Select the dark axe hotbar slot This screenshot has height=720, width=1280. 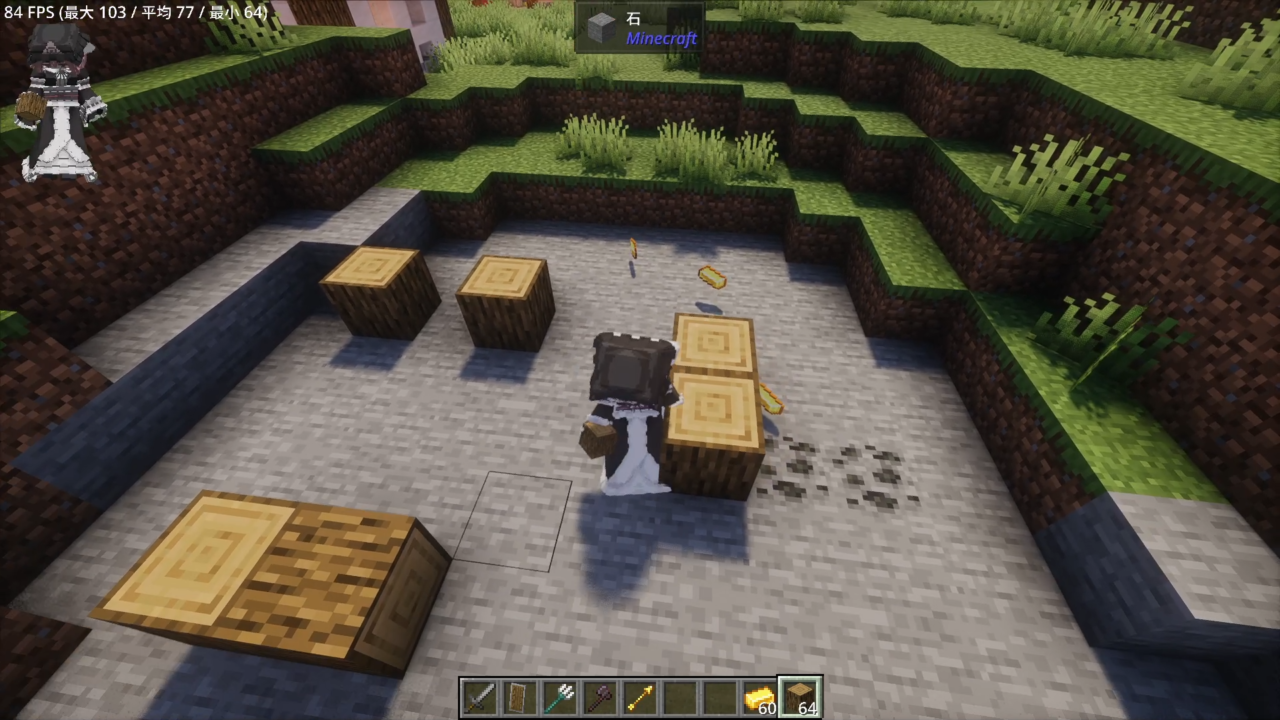tap(599, 697)
